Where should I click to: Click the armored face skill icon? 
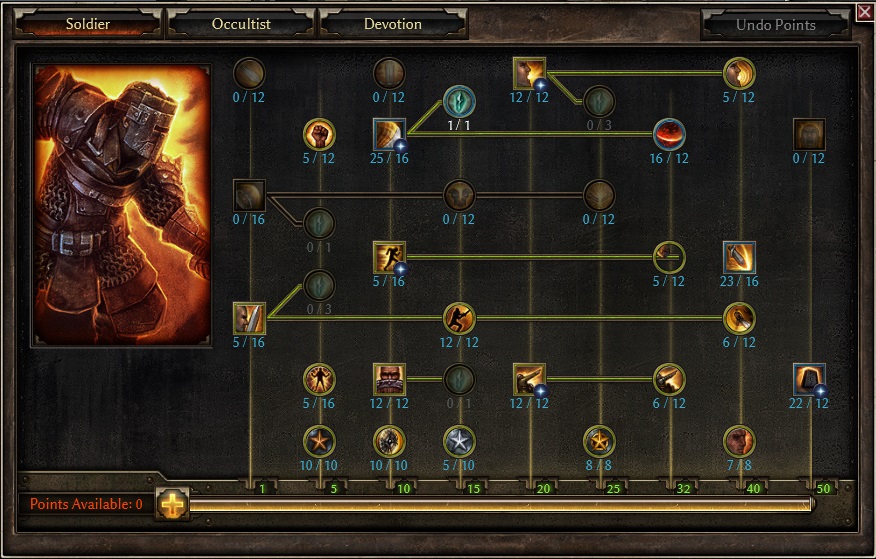(389, 379)
